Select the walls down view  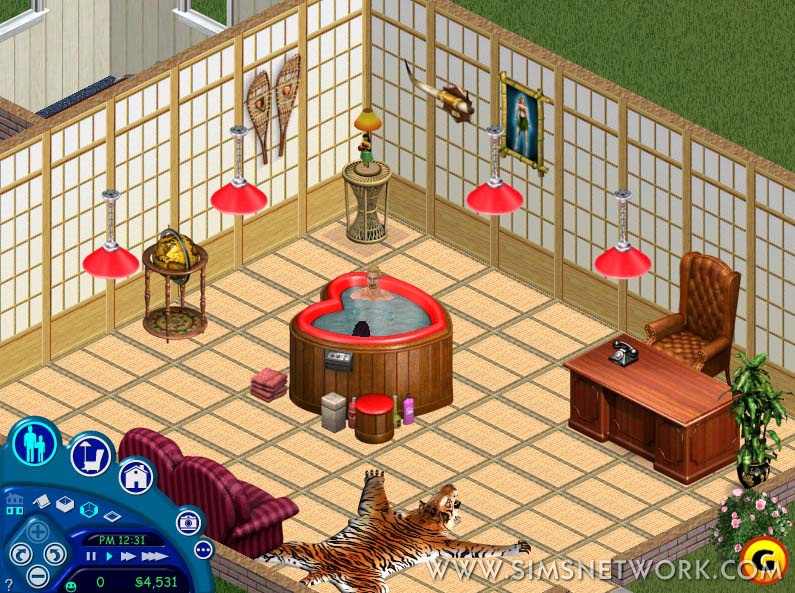point(112,516)
